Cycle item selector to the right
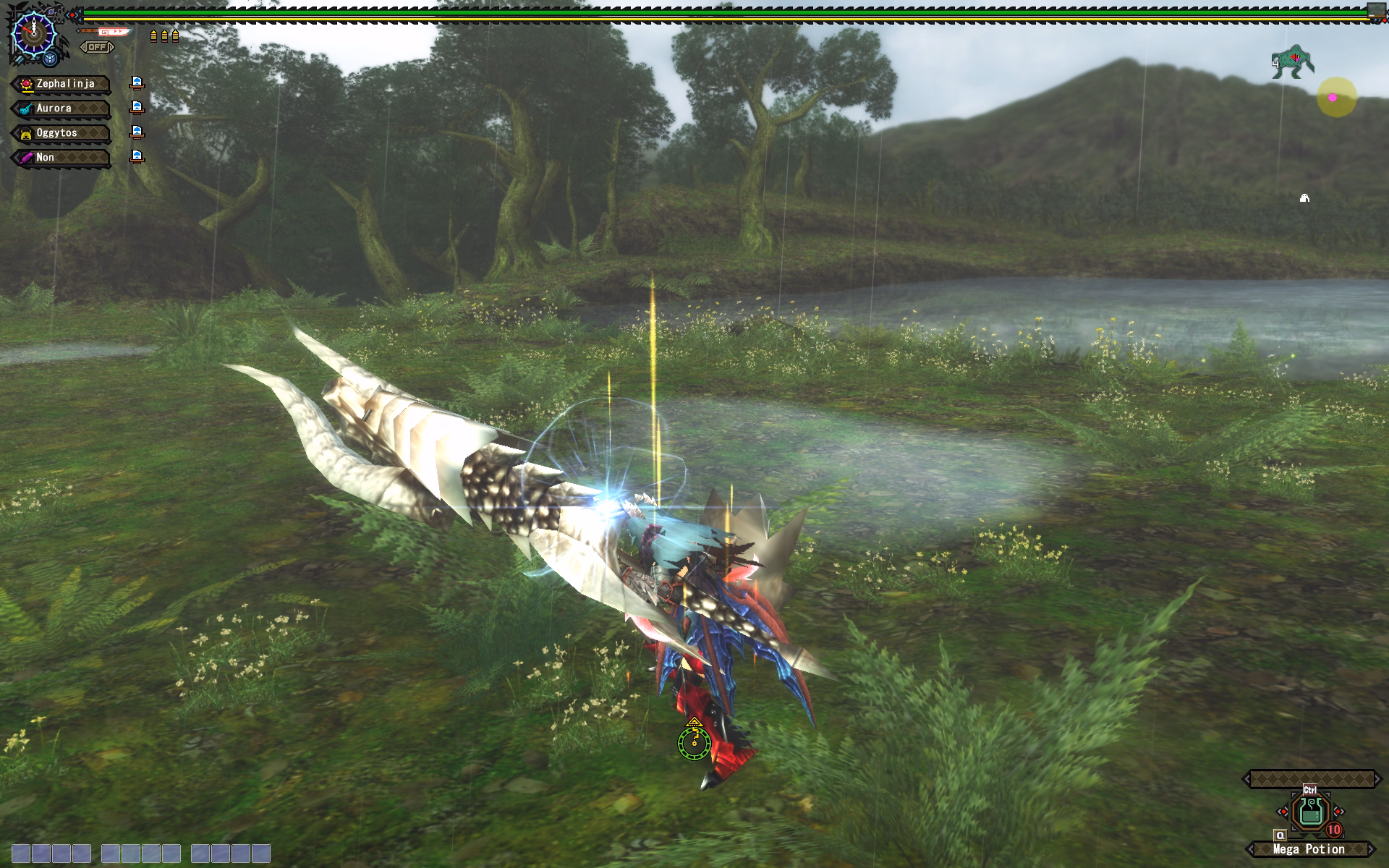This screenshot has width=1389, height=868. [x=1338, y=812]
